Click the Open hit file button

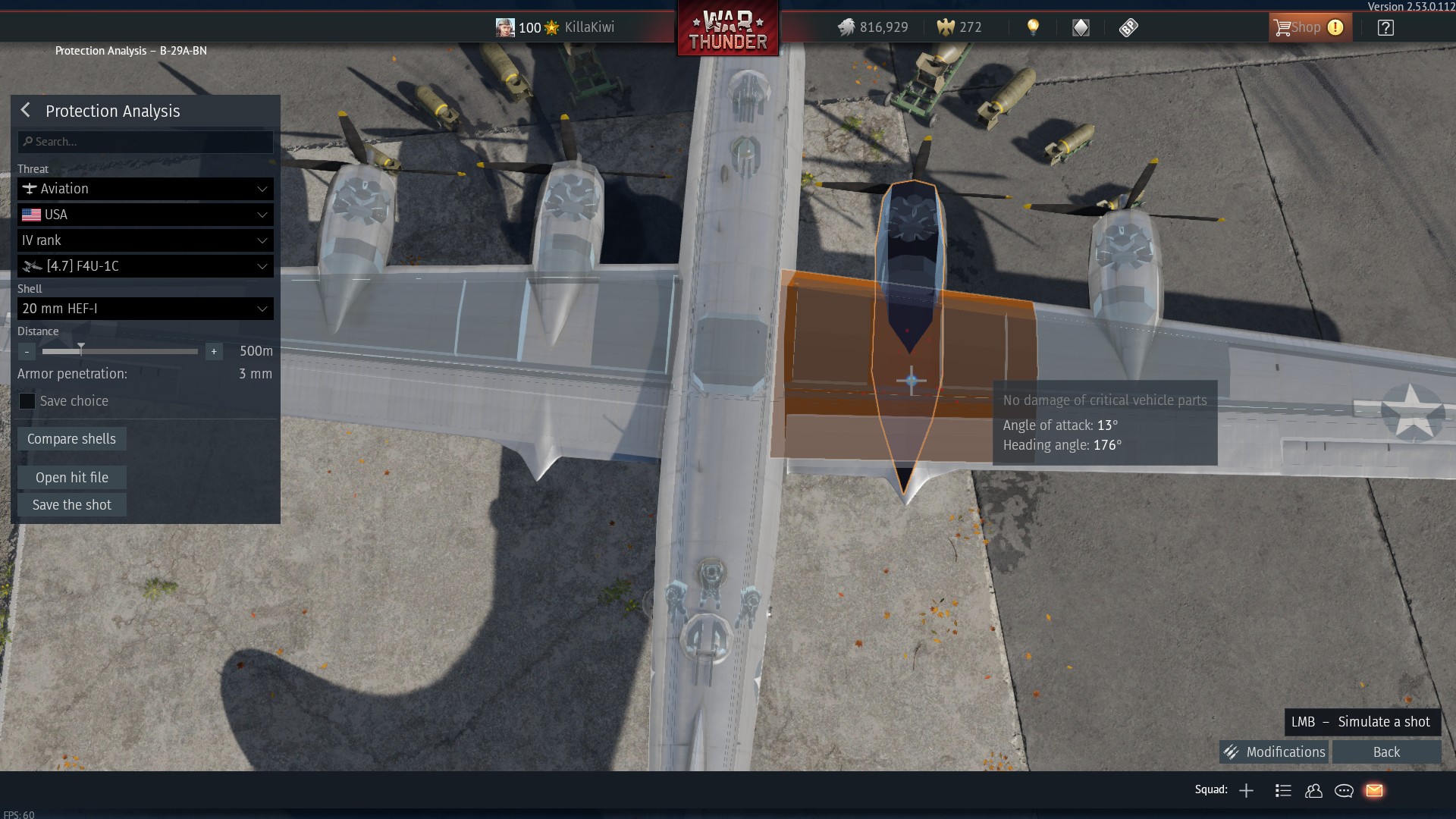(x=72, y=478)
